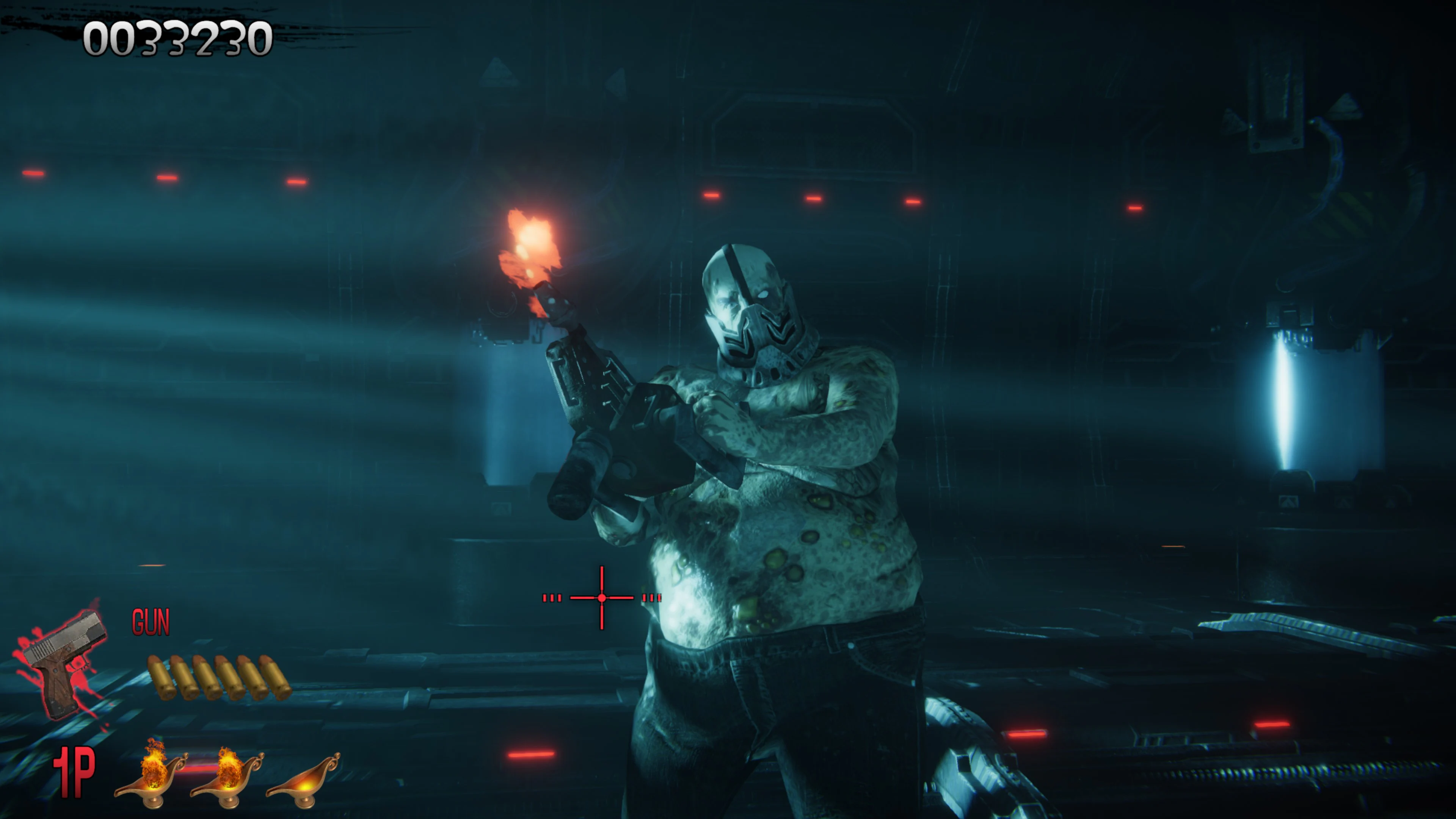Screen dimensions: 1456x819
Task: Click the enemy's flaming weapon muzzle
Action: click(531, 243)
